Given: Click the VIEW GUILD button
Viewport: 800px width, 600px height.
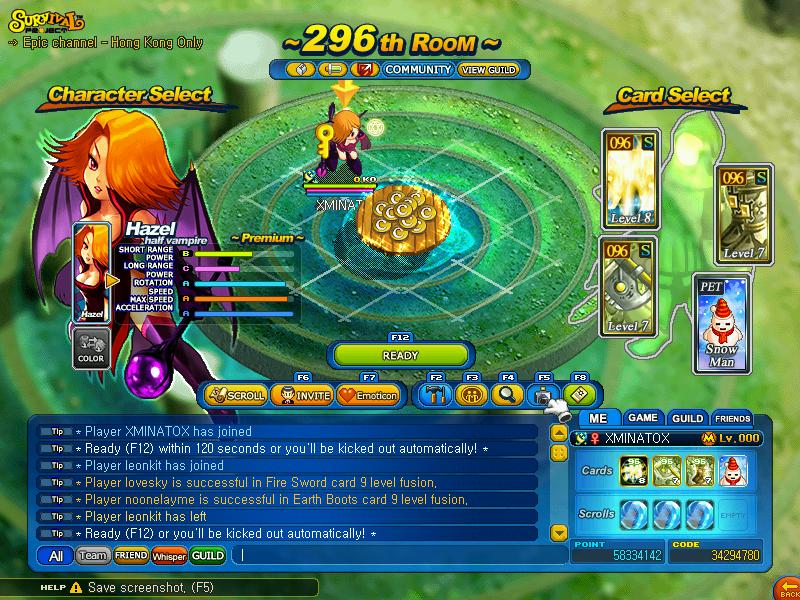Looking at the screenshot, I should click(487, 70).
